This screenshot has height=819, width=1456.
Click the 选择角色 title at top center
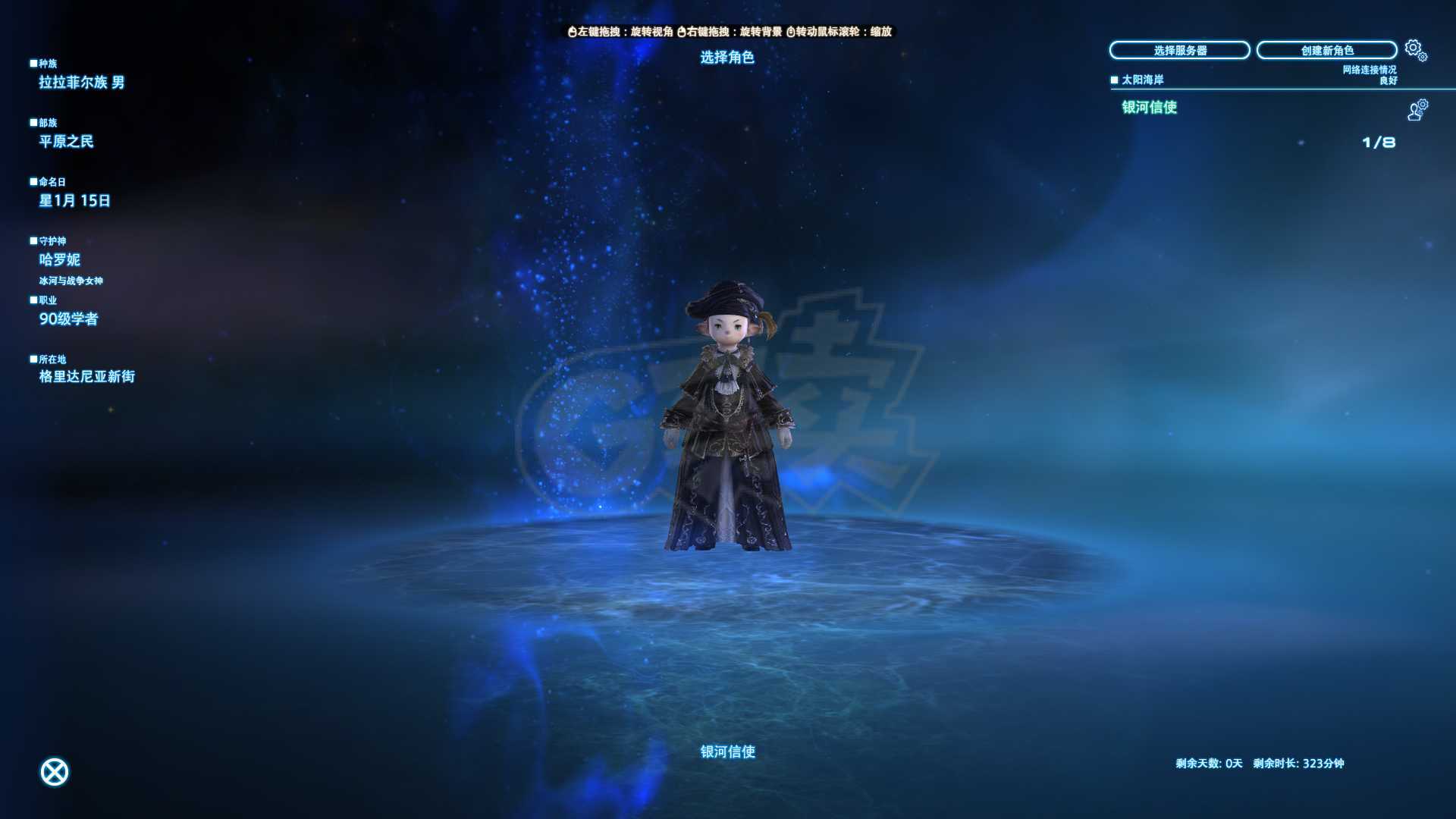coord(730,56)
